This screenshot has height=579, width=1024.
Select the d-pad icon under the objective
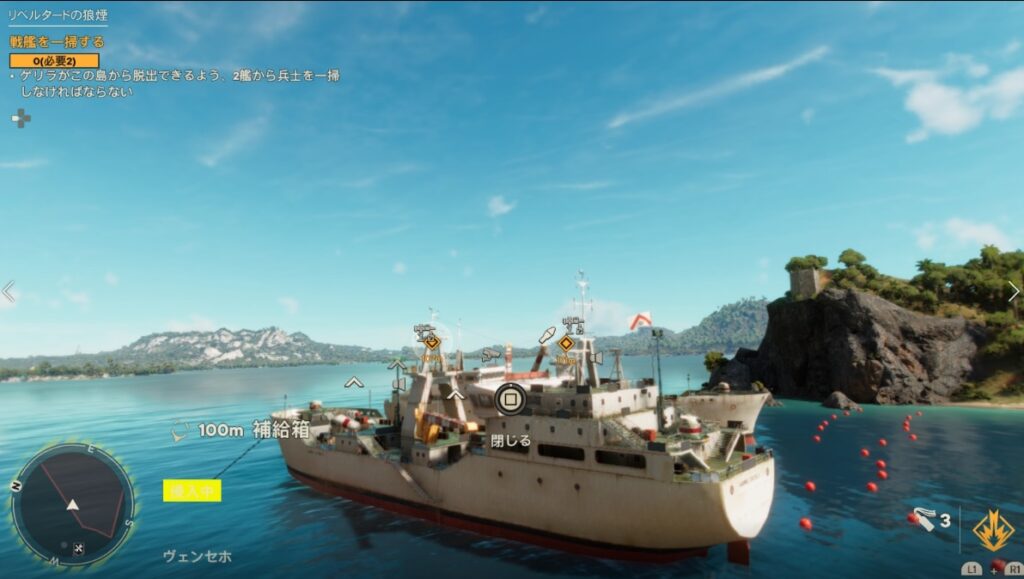(20, 118)
